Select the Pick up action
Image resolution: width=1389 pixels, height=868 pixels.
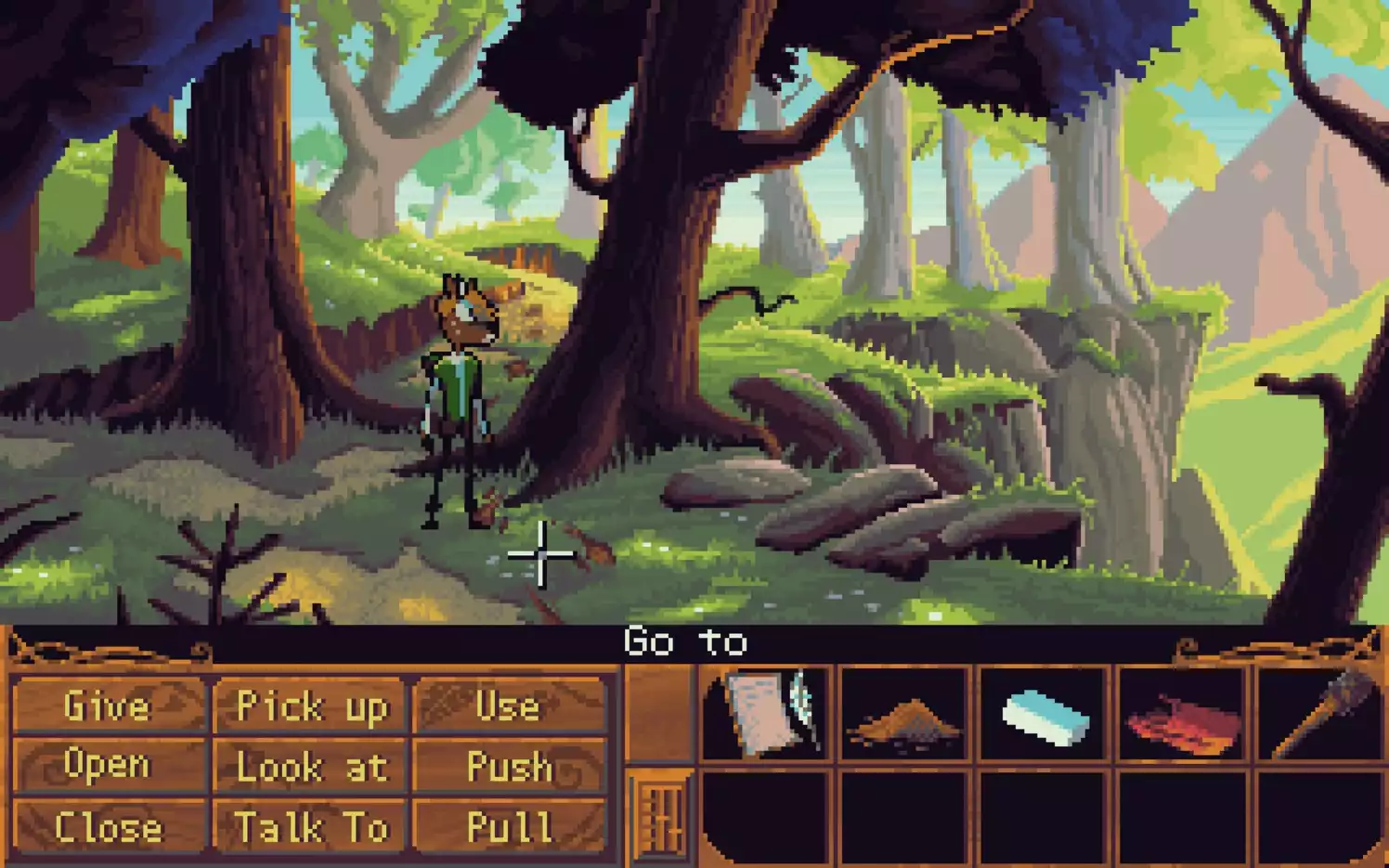(310, 706)
